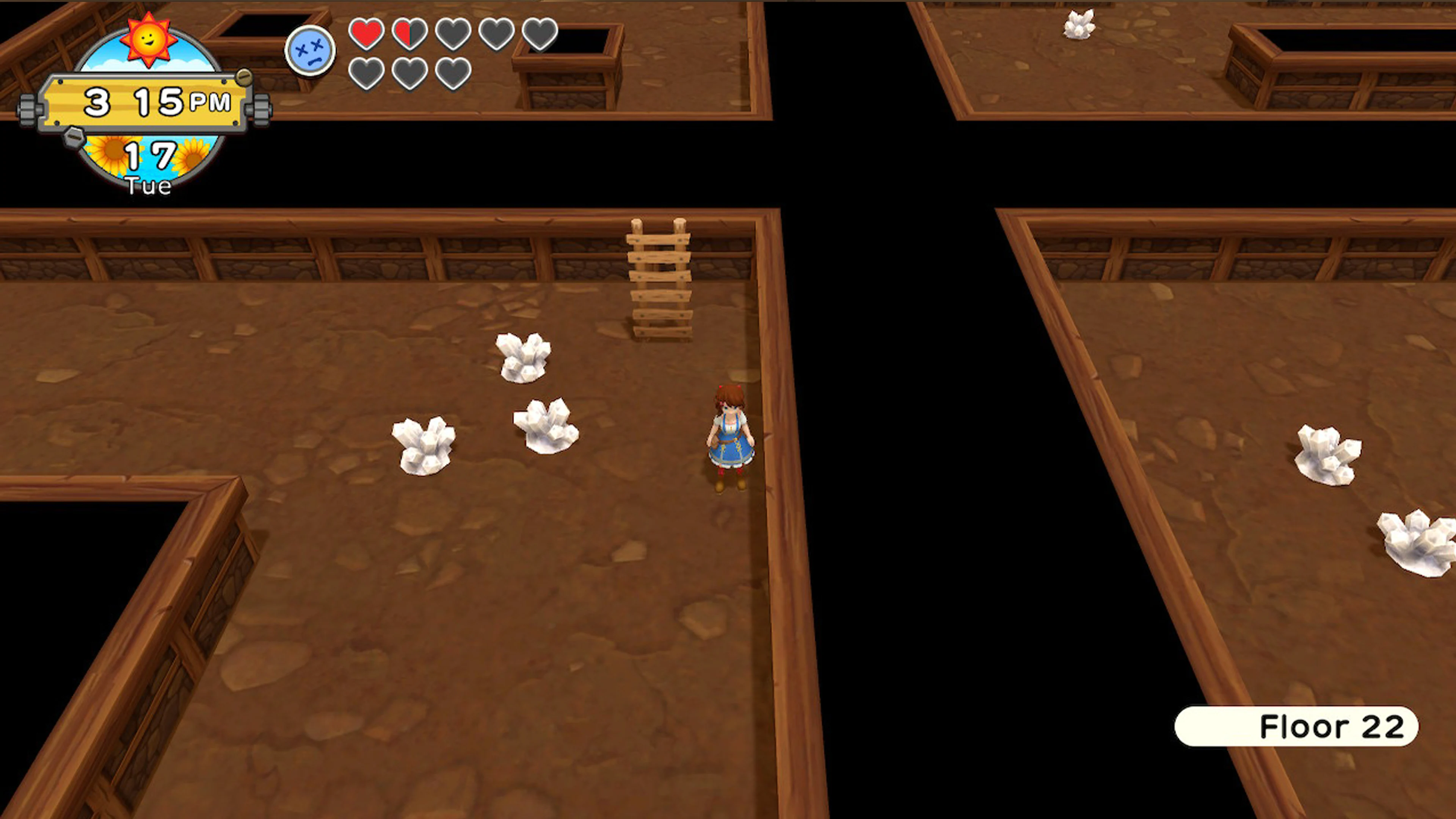Toggle the first heart on the bottom row
This screenshot has width=1456, height=819.
[366, 74]
